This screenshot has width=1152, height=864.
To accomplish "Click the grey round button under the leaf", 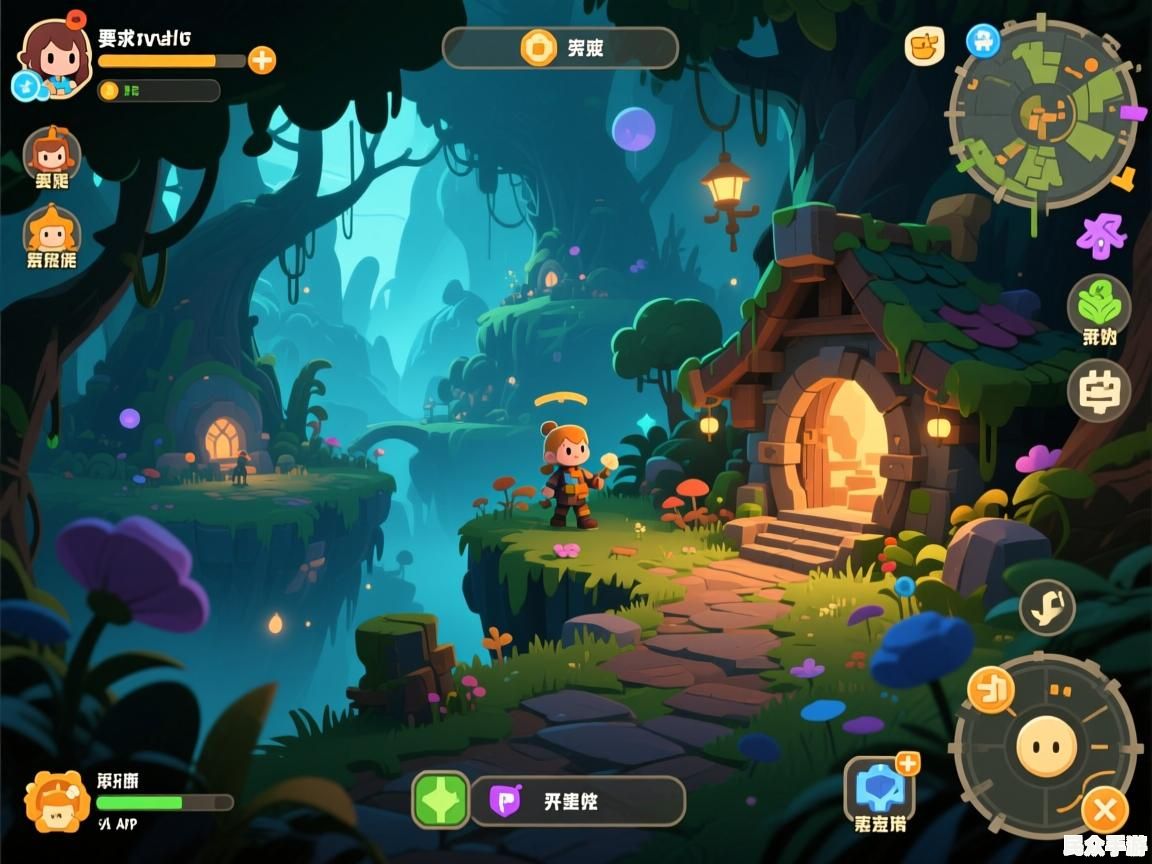I will (x=1098, y=390).
